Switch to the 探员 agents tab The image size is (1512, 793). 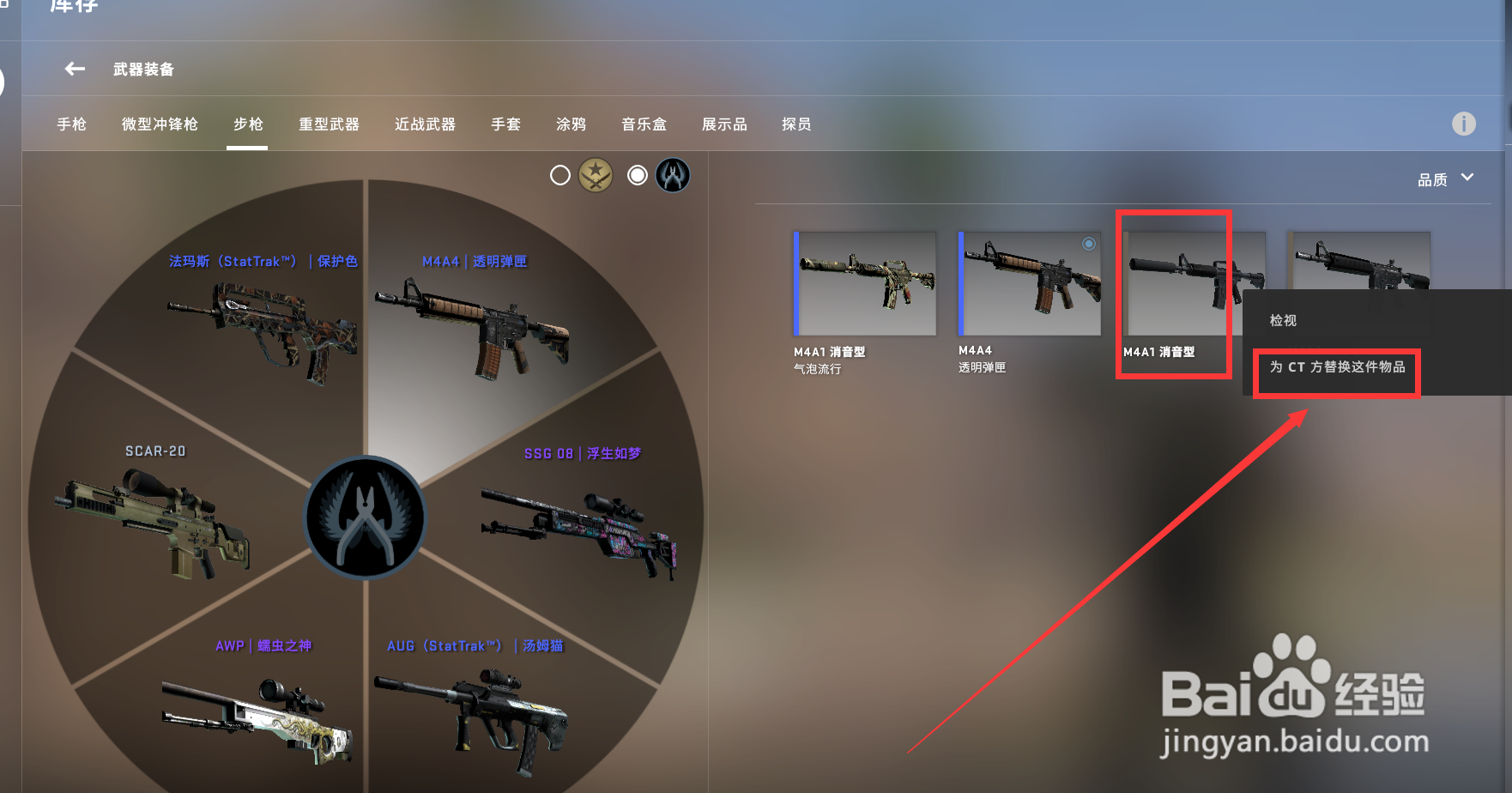point(795,124)
